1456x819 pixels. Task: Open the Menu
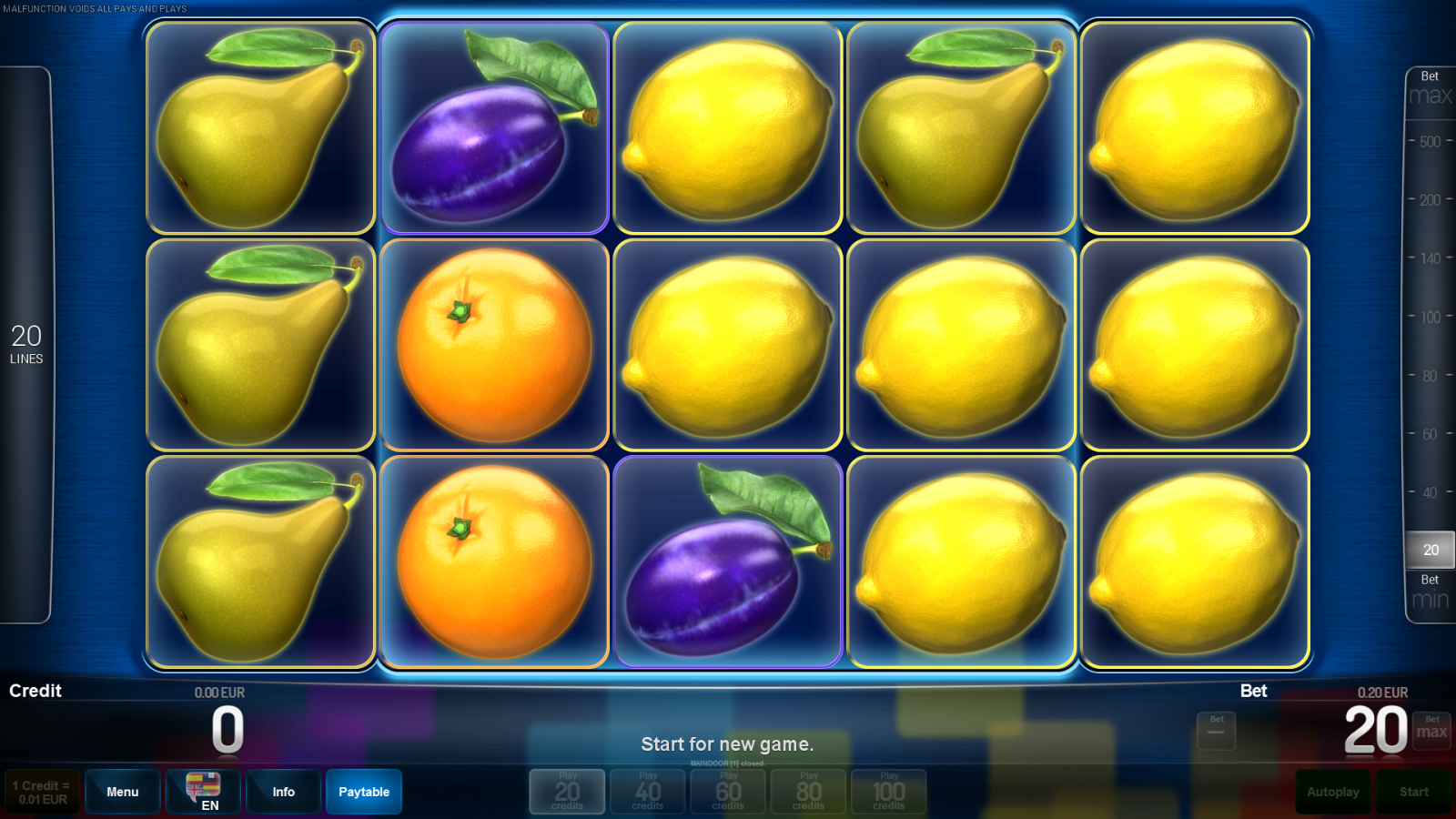click(123, 791)
